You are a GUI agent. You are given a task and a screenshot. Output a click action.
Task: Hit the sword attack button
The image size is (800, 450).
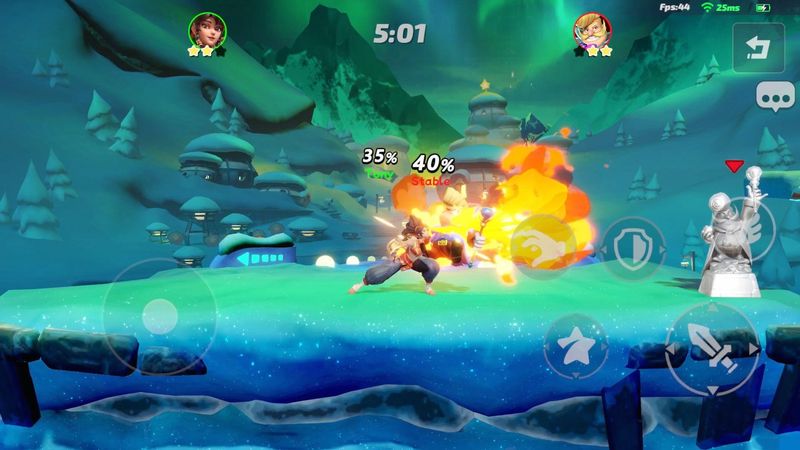point(712,345)
